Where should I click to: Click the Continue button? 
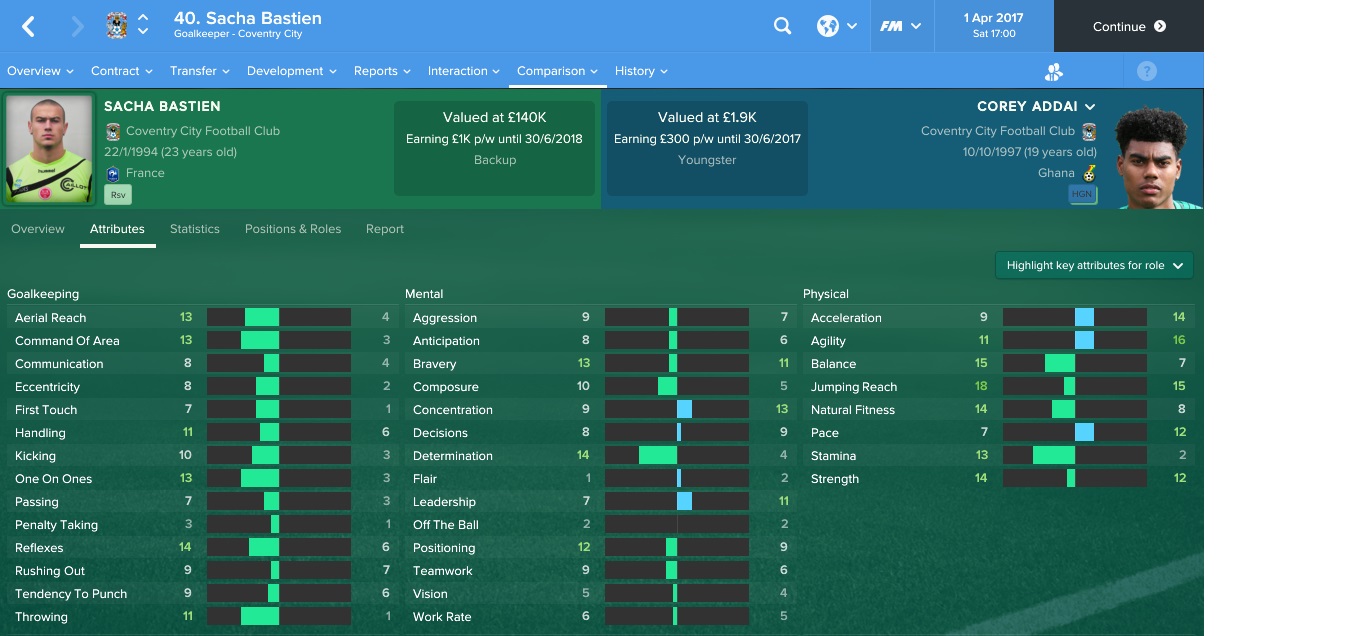click(x=1128, y=27)
